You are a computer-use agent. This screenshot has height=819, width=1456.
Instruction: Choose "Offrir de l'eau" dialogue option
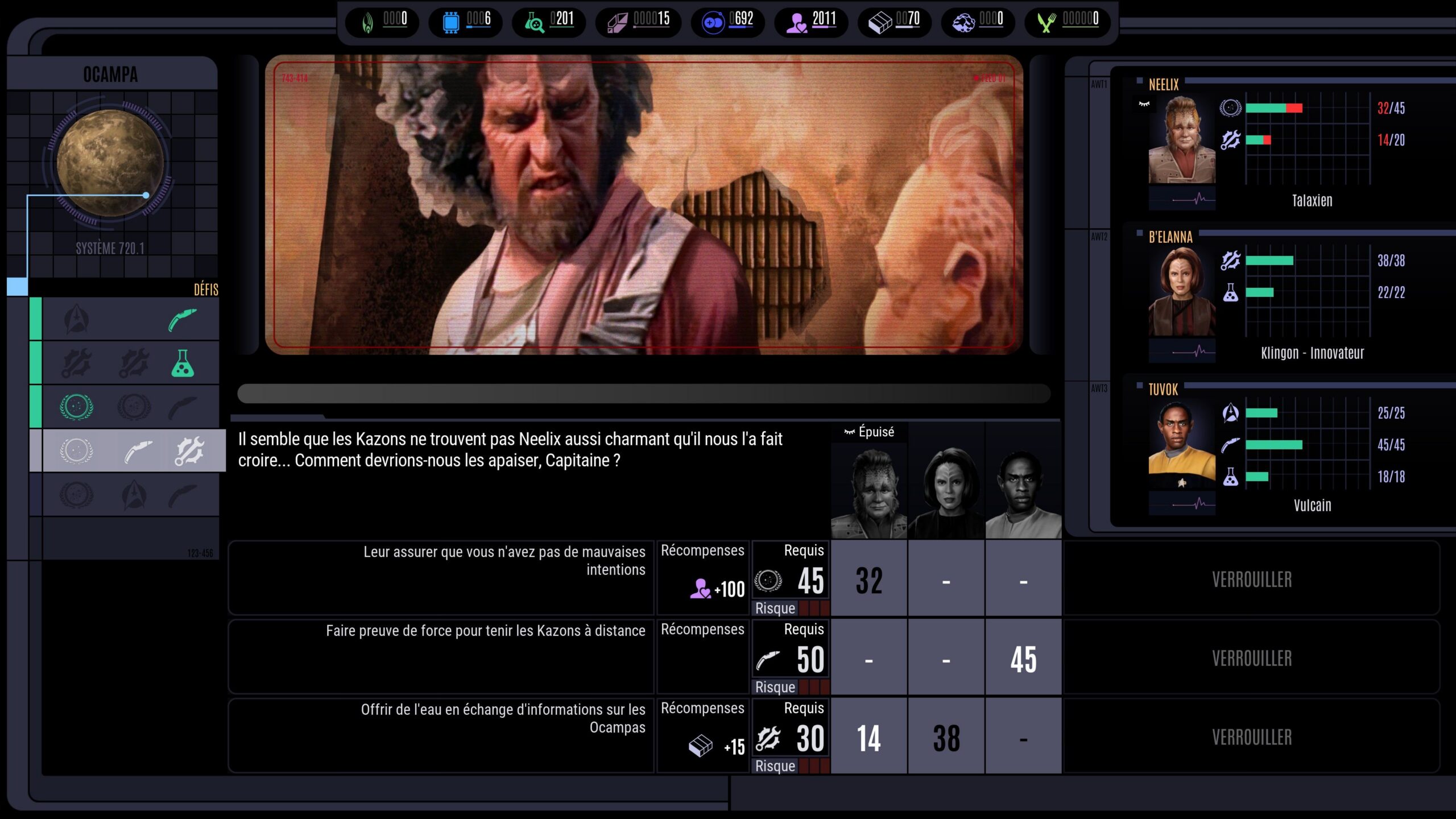point(441,736)
